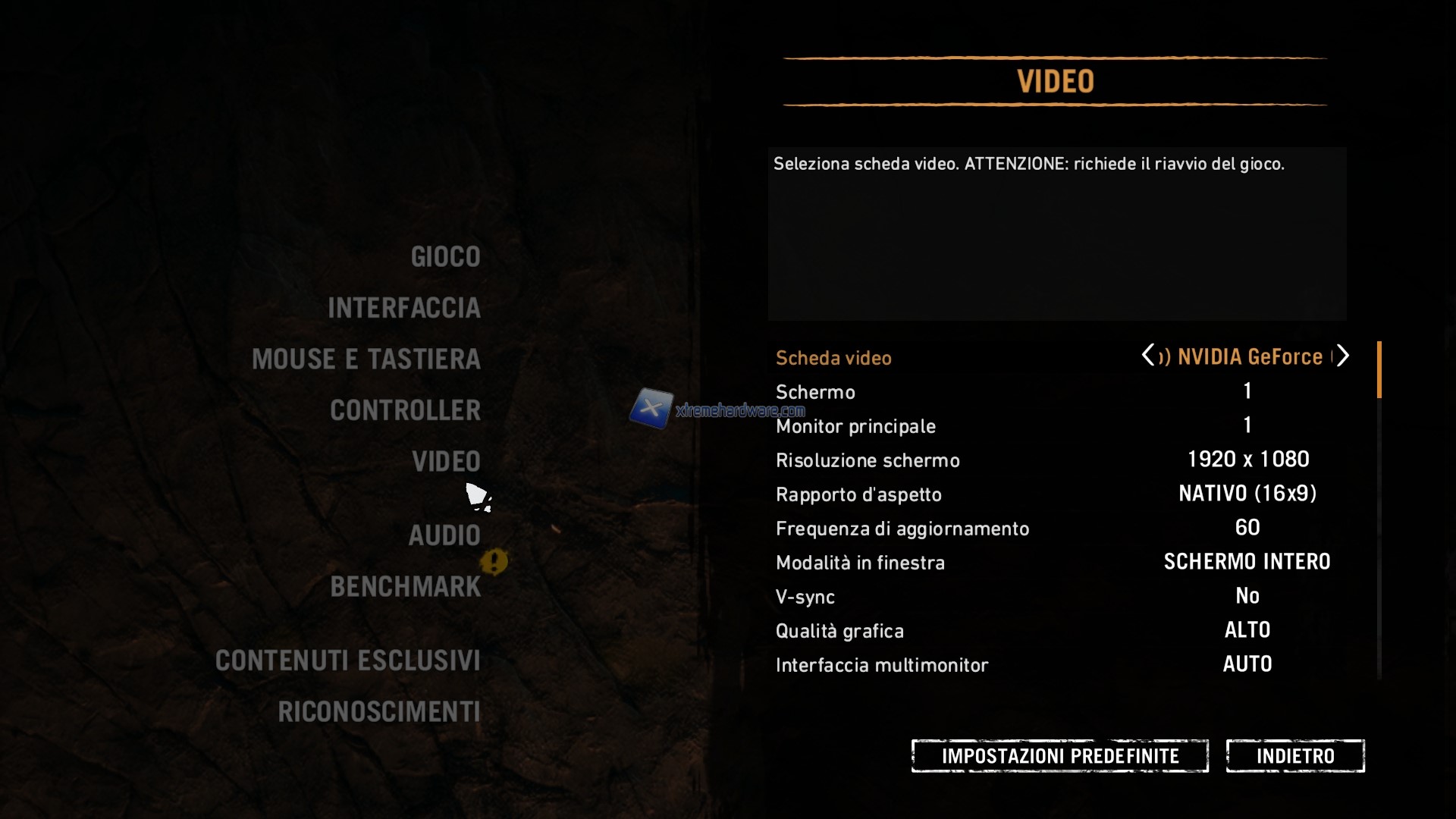Select the Interfaccia menu entry

403,308
